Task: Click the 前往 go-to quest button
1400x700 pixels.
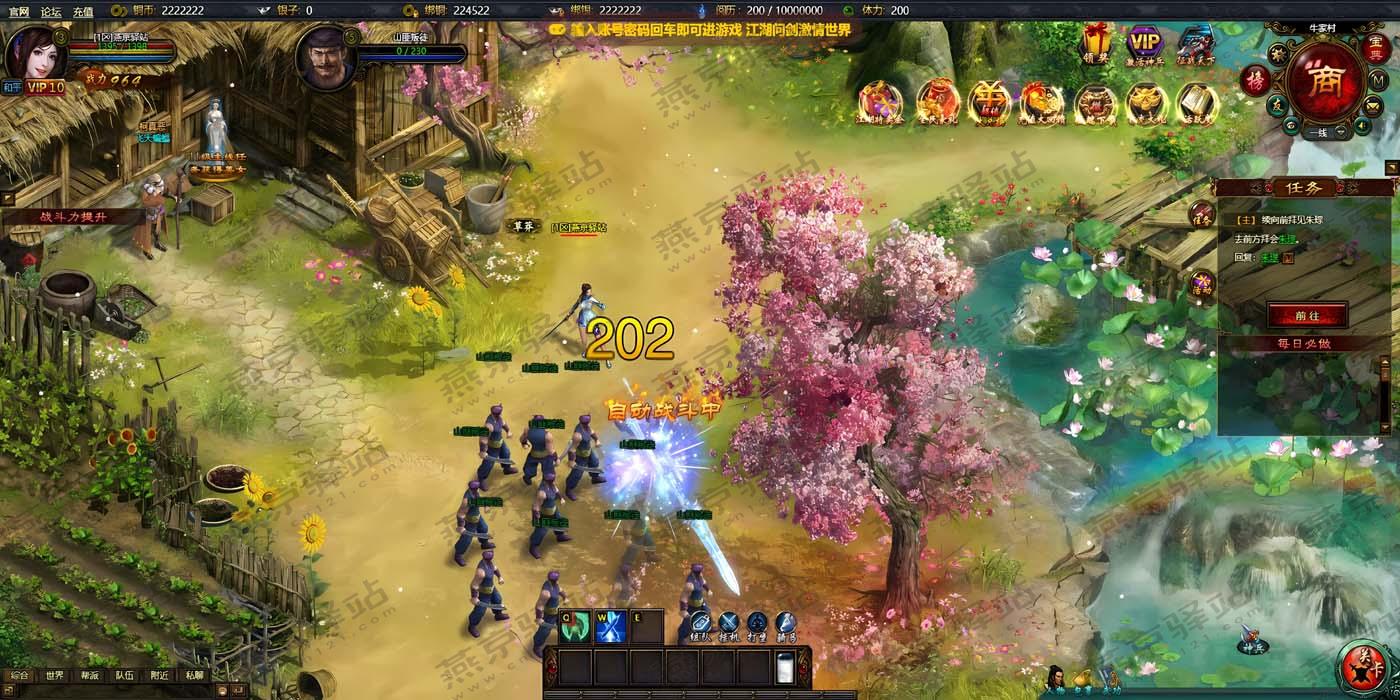Action: point(1307,314)
